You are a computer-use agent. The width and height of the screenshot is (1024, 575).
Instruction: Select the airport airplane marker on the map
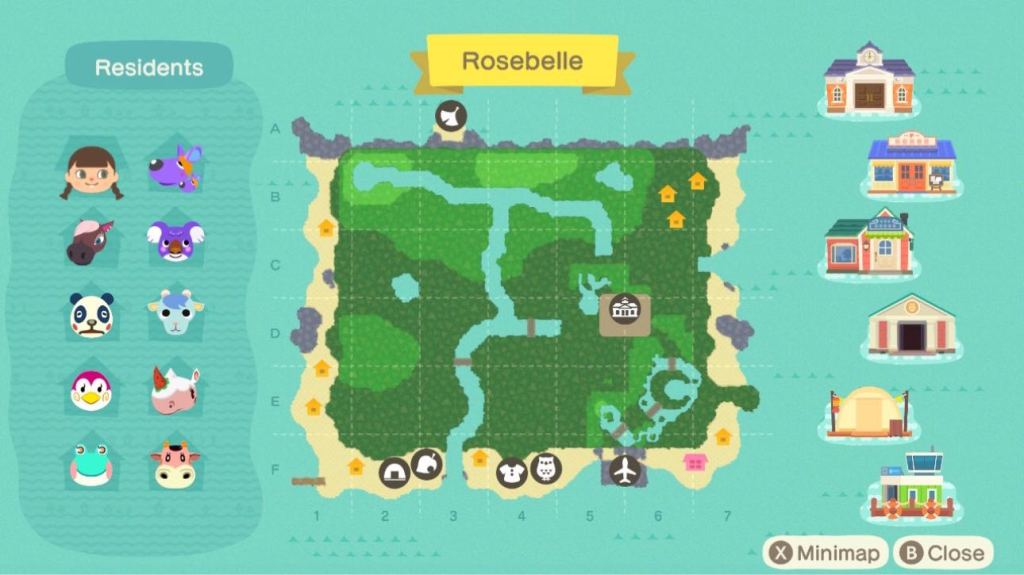pos(626,468)
